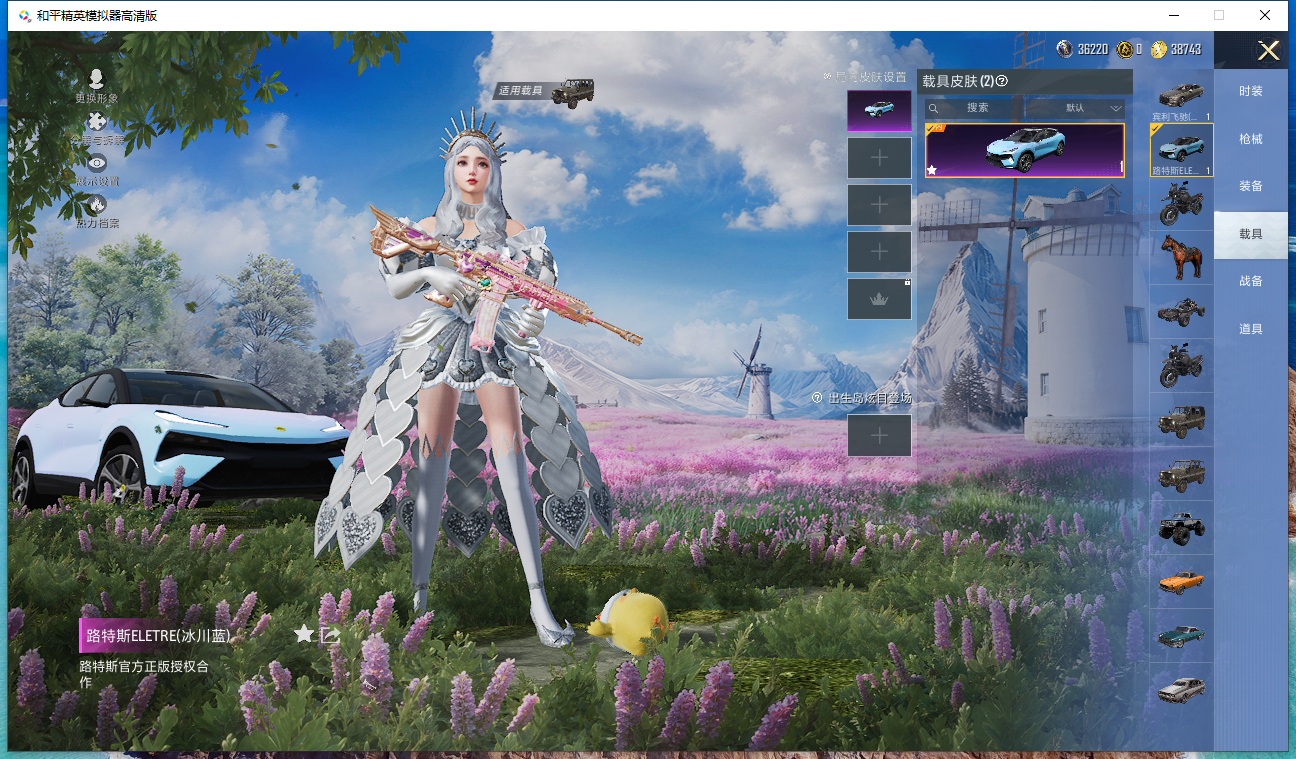
Task: Click the star favorite icon beside skin name
Action: point(304,634)
